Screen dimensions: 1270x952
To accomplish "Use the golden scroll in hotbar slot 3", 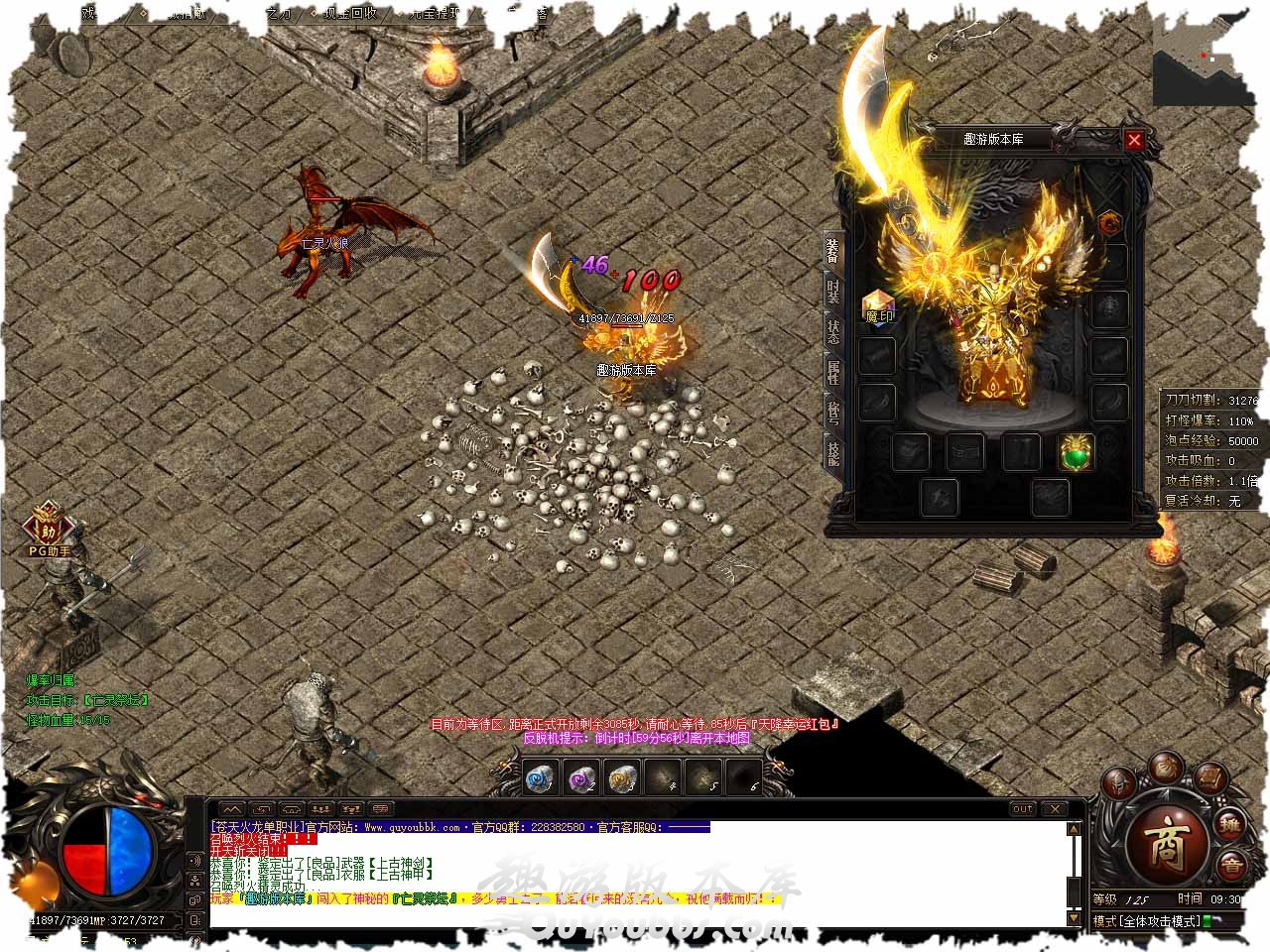I will click(622, 779).
